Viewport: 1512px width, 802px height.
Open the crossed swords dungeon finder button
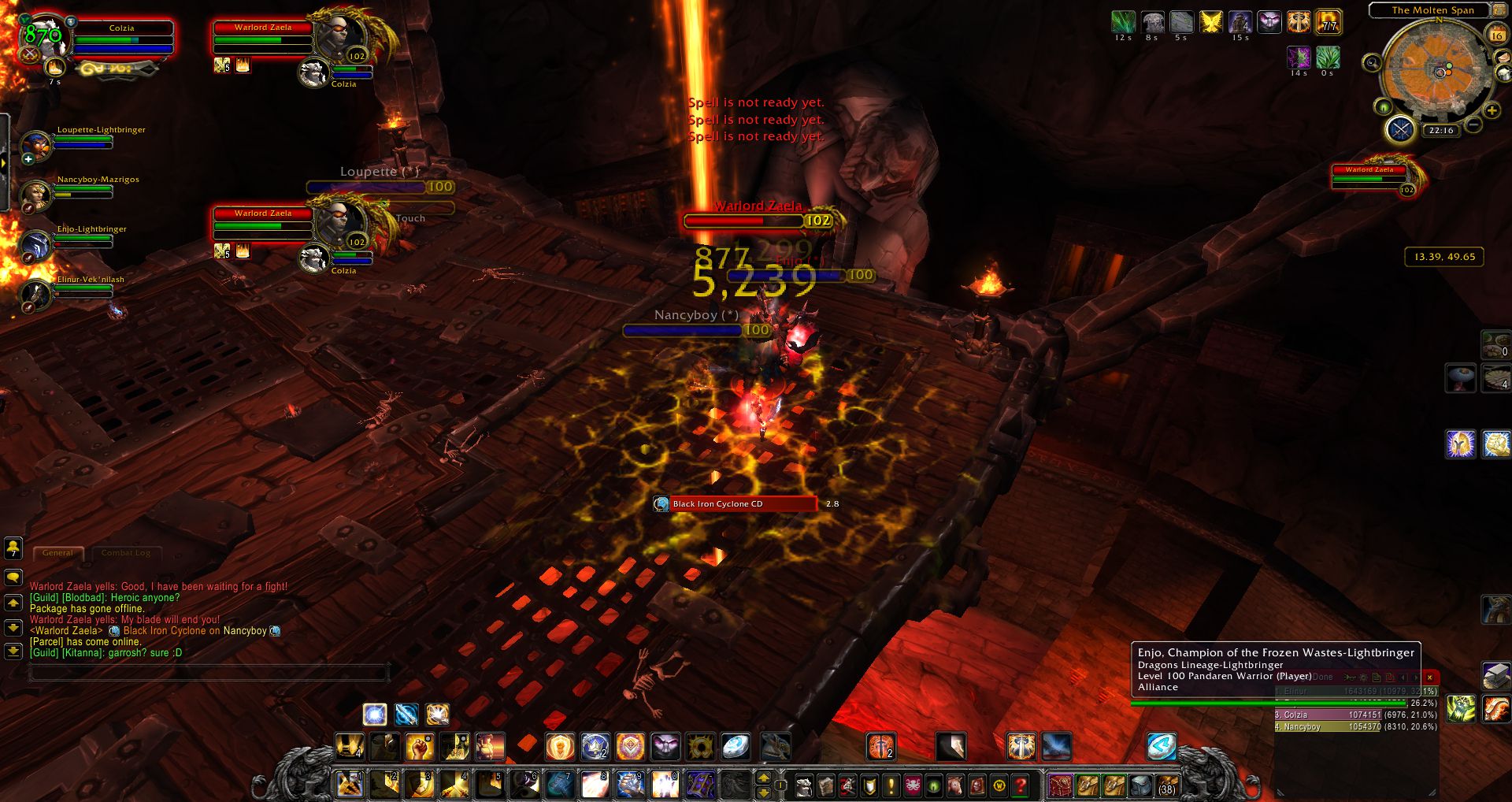pos(1400,128)
